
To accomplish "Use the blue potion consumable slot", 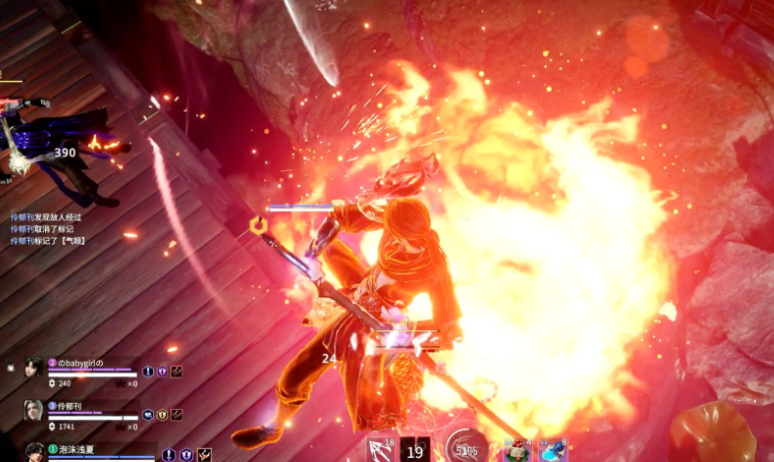I will pyautogui.click(x=552, y=450).
